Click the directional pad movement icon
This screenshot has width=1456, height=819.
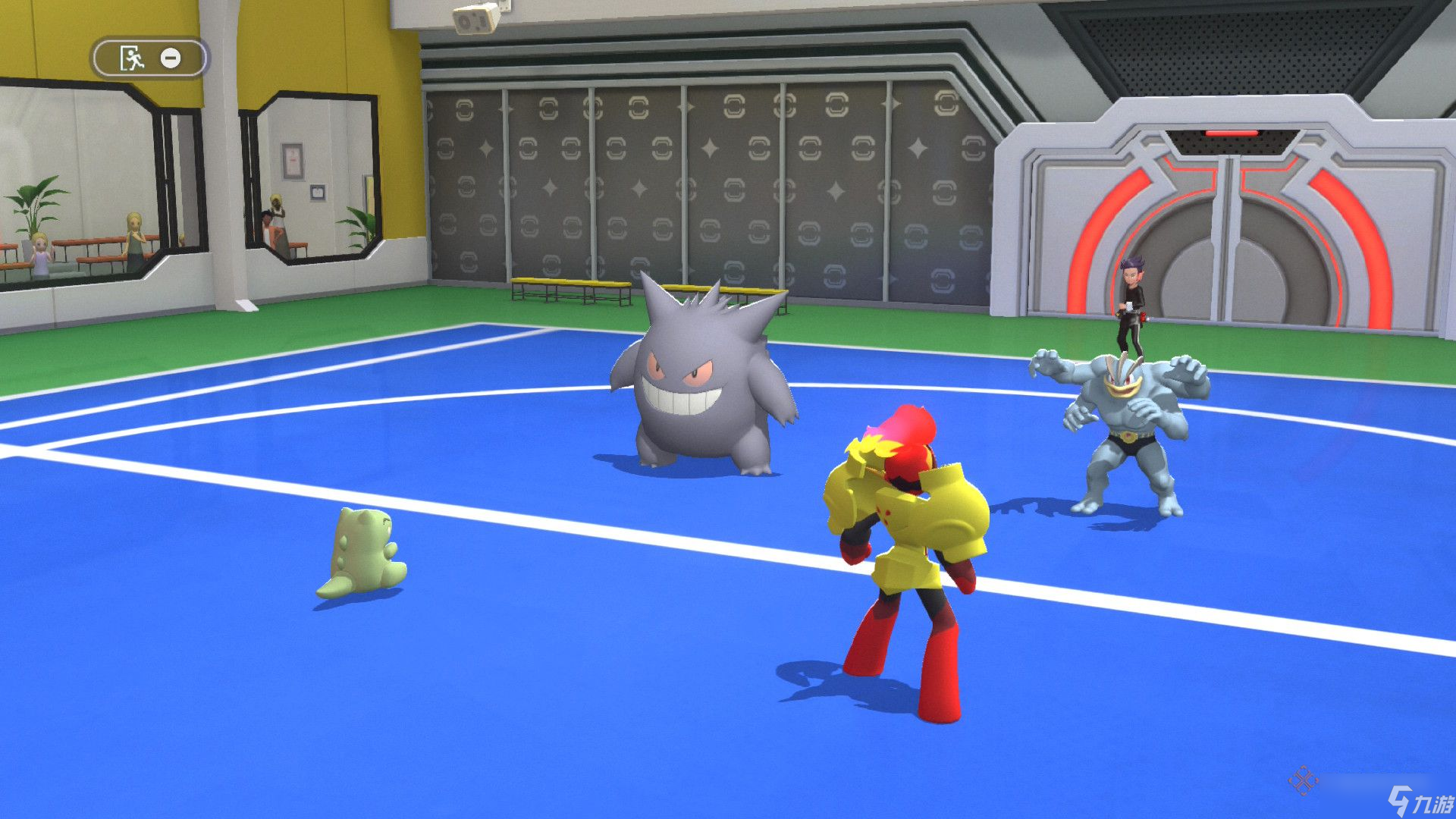click(x=1304, y=780)
